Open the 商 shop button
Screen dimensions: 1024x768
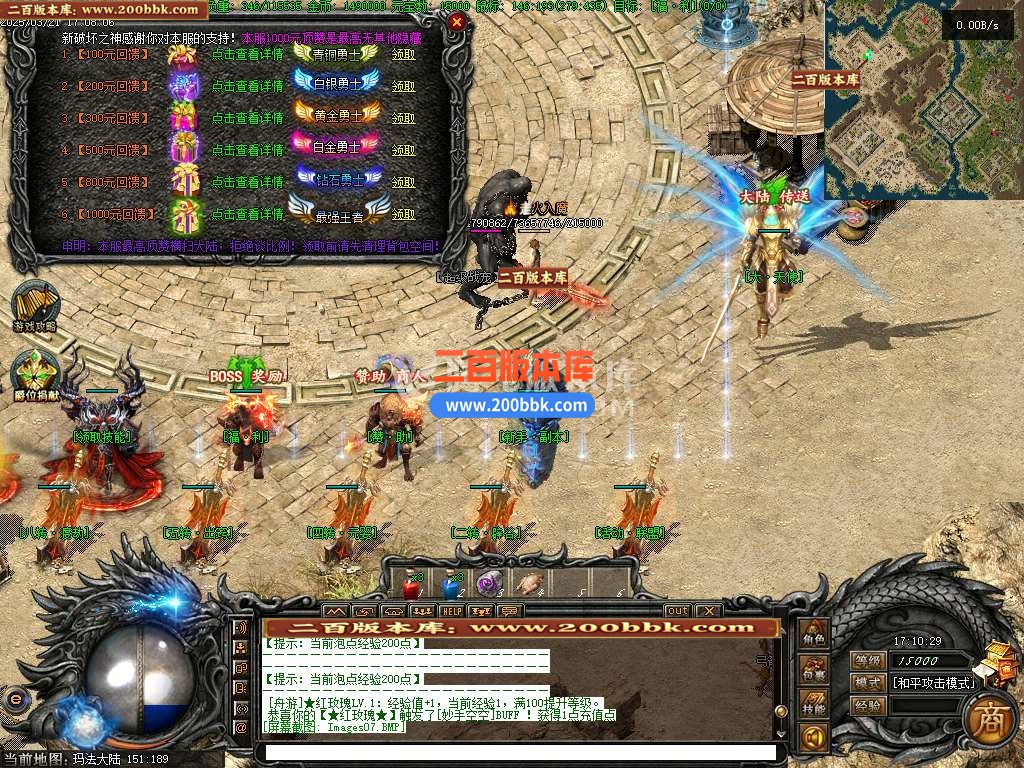990,721
